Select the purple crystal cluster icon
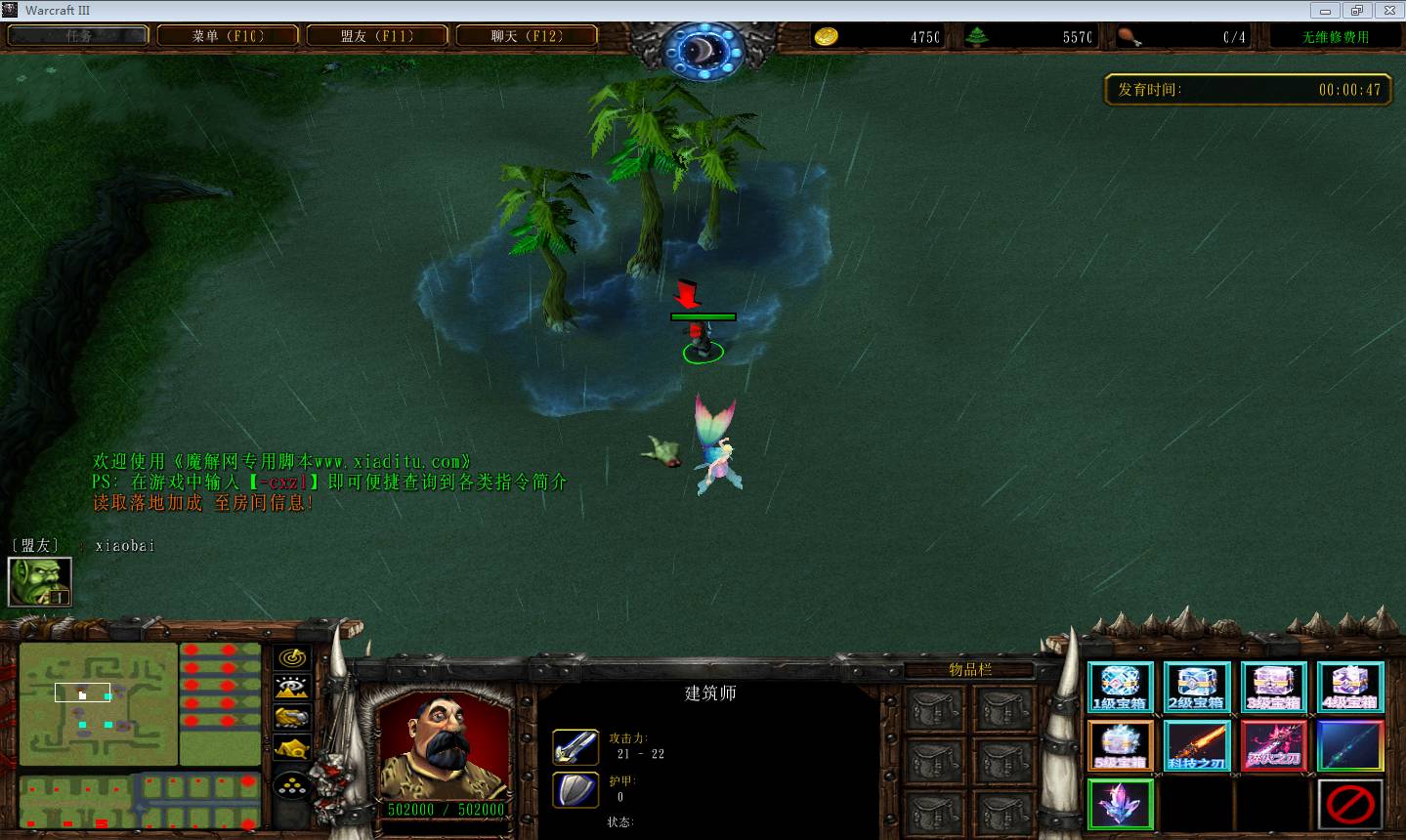 click(1120, 805)
